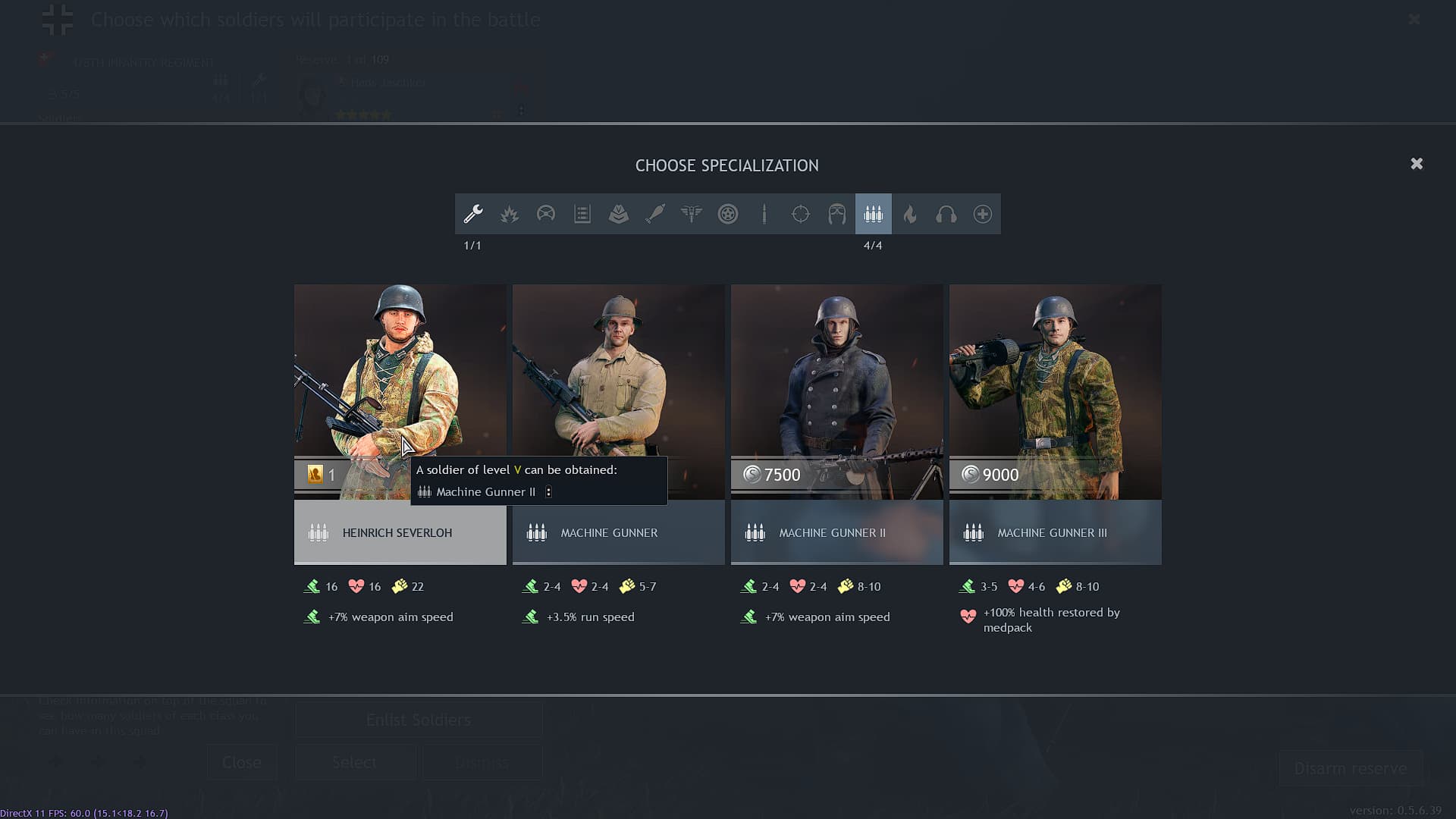
Task: Select the sniper crosshair specialization icon
Action: click(801, 214)
